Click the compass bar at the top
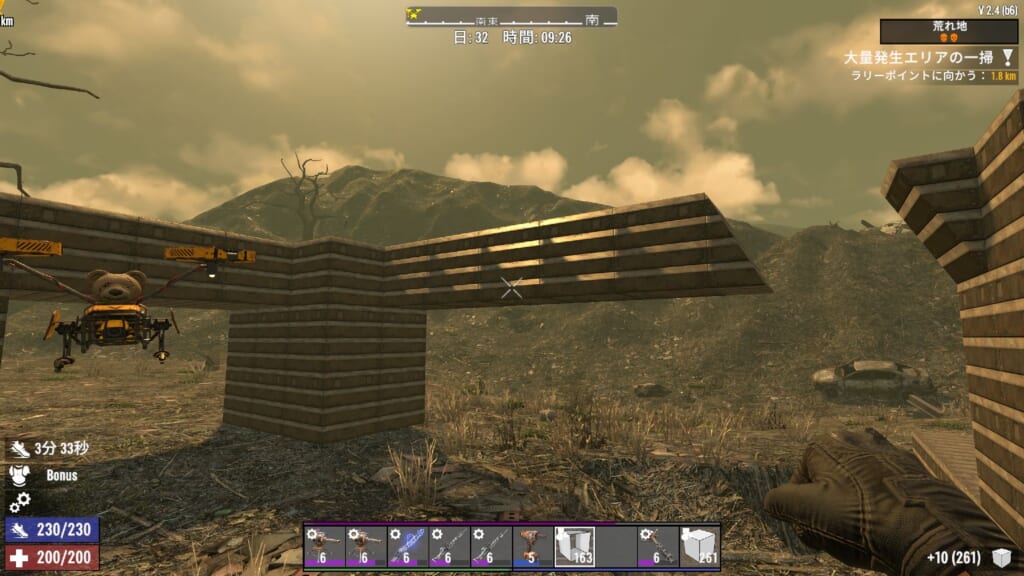Viewport: 1024px width, 576px height. tap(511, 17)
